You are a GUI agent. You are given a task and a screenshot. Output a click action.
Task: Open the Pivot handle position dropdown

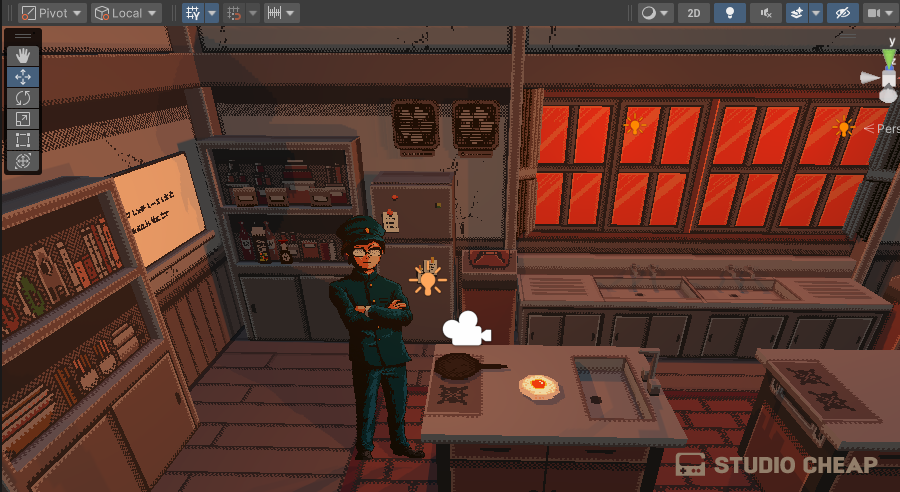52,13
